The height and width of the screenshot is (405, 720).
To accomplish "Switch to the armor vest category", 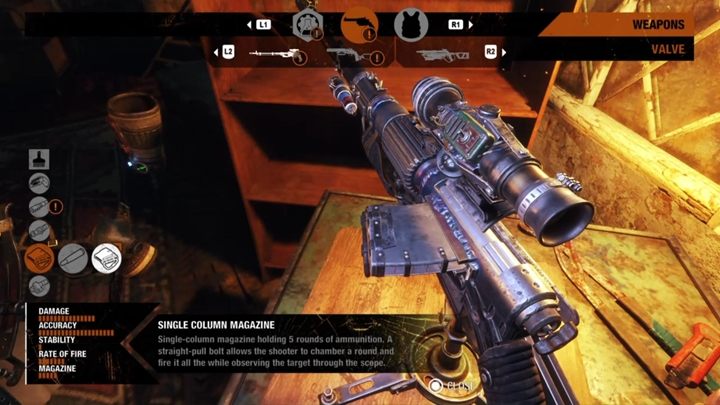I will click(408, 24).
